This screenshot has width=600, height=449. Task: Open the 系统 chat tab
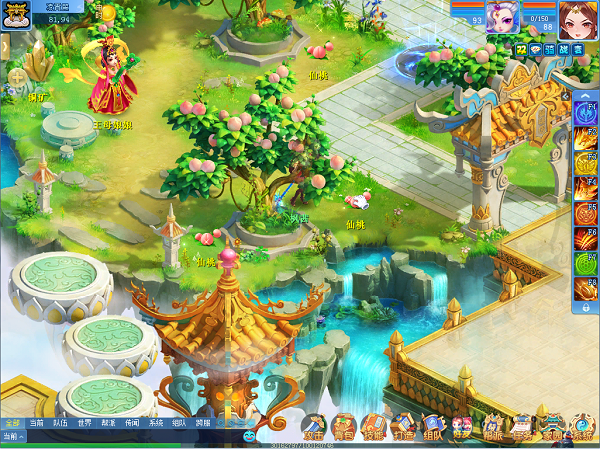156,423
